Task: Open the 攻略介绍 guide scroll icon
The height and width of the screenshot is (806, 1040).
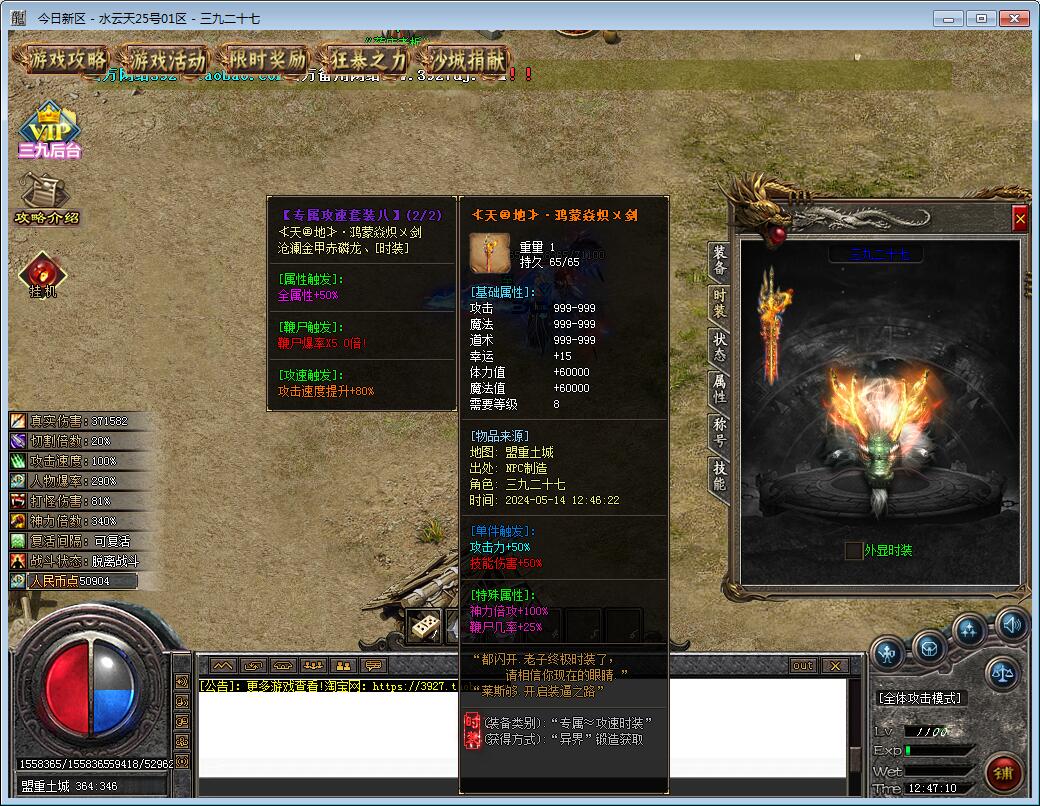Action: 46,198
